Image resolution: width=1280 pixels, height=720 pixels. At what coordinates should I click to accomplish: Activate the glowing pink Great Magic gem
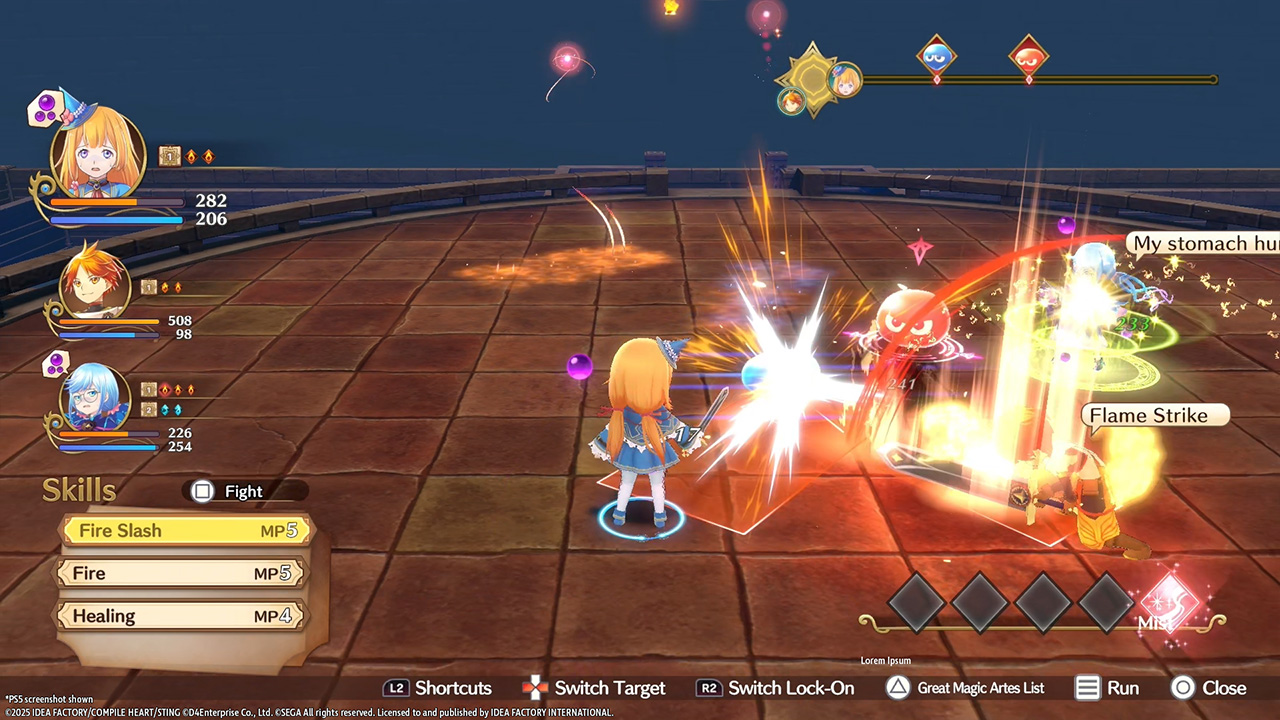(1167, 602)
